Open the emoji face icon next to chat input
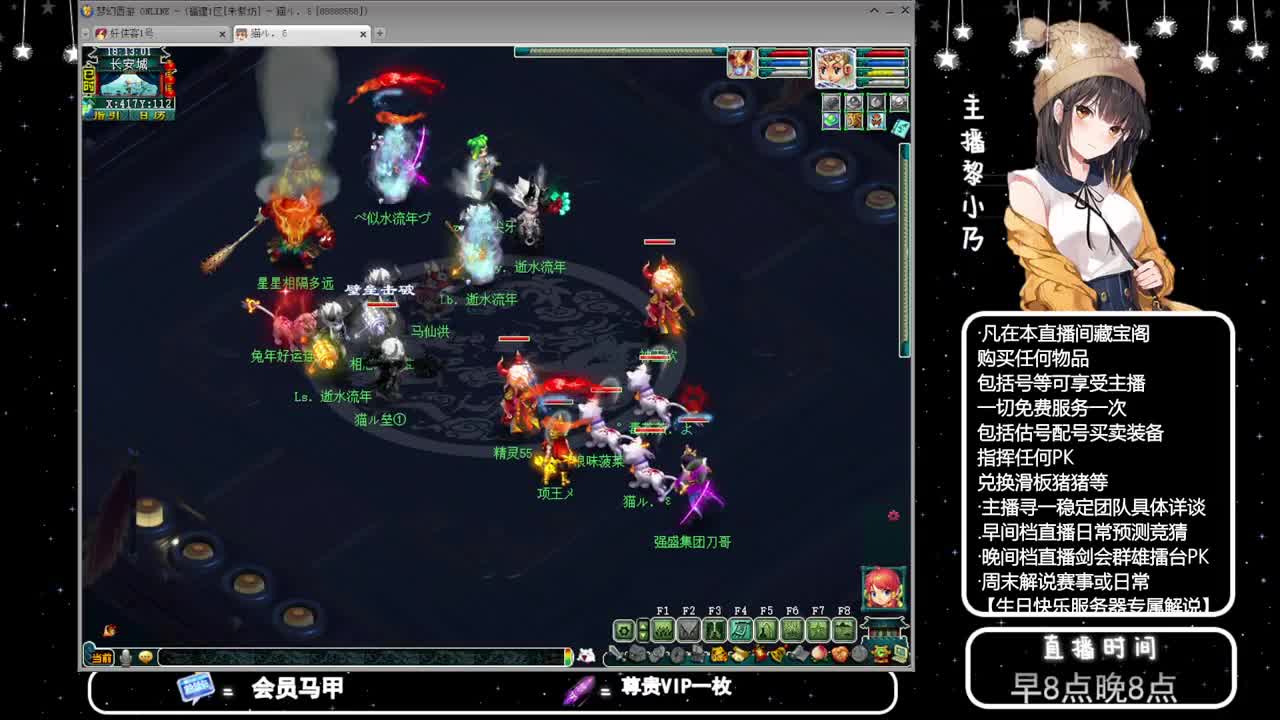Image resolution: width=1280 pixels, height=720 pixels. pyautogui.click(x=146, y=655)
